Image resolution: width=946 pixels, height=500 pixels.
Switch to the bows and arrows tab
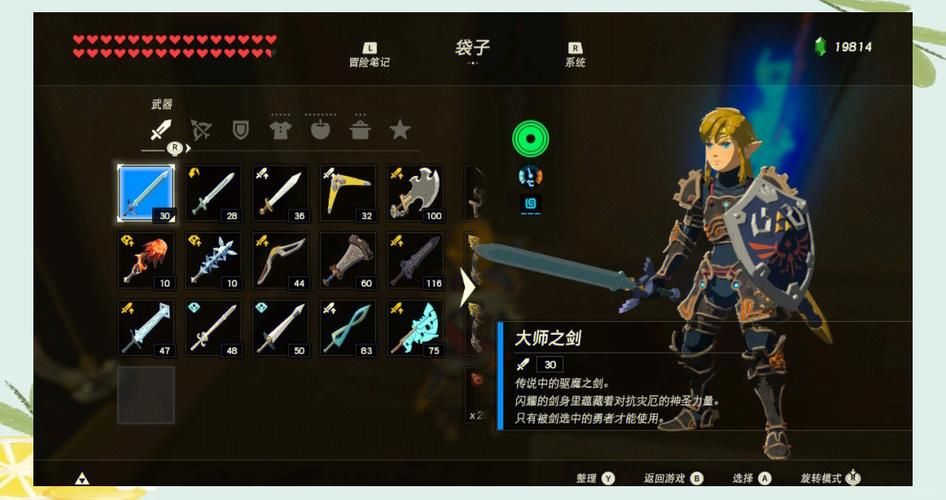[200, 130]
